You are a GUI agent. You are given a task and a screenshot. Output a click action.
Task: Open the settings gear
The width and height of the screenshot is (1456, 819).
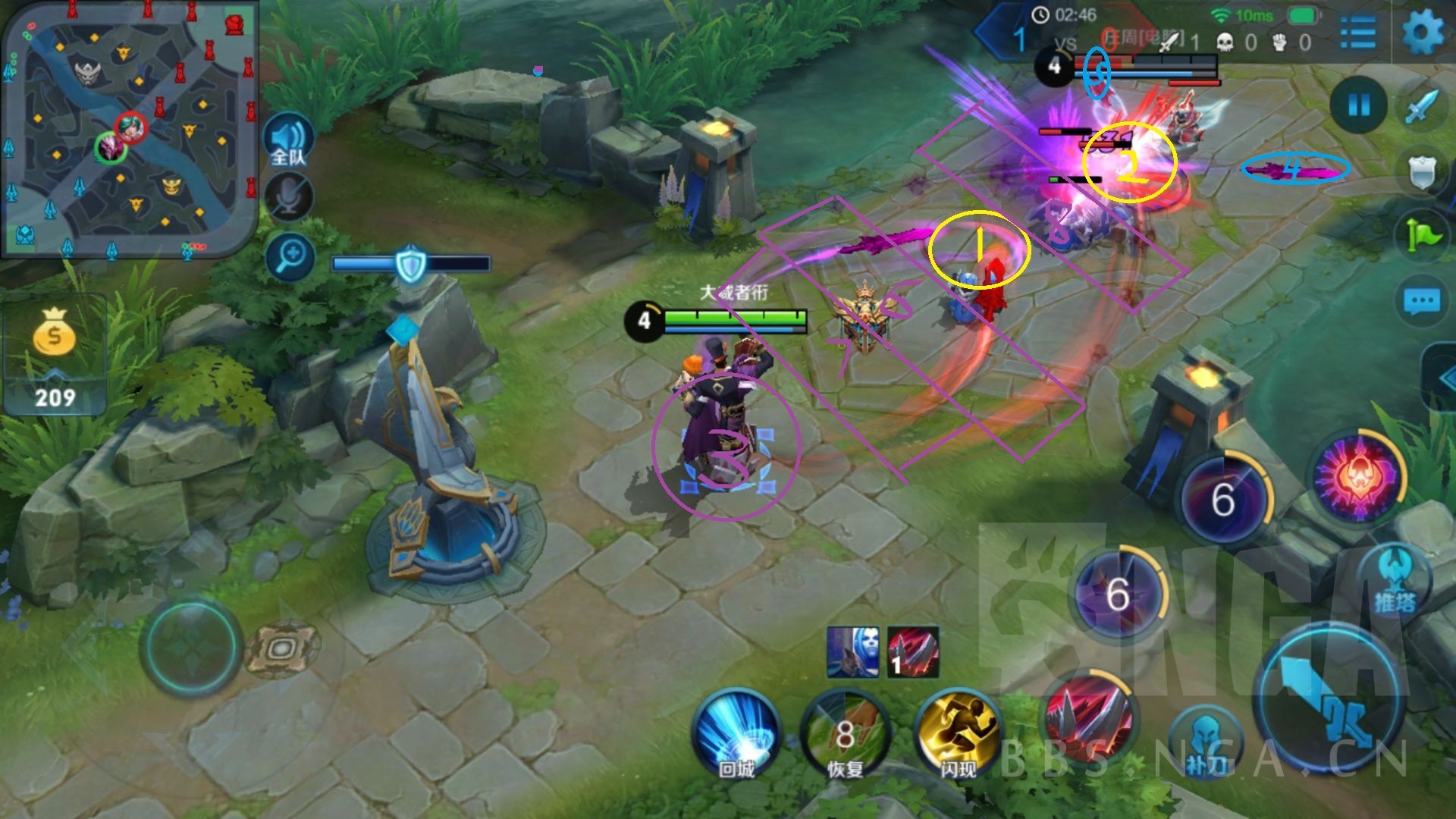coord(1422,34)
